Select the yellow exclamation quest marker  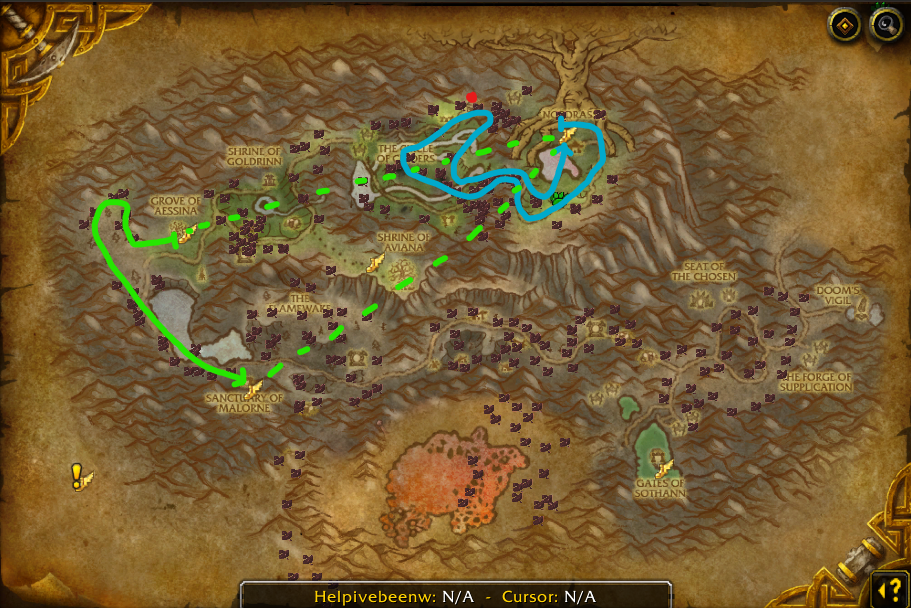[78, 475]
